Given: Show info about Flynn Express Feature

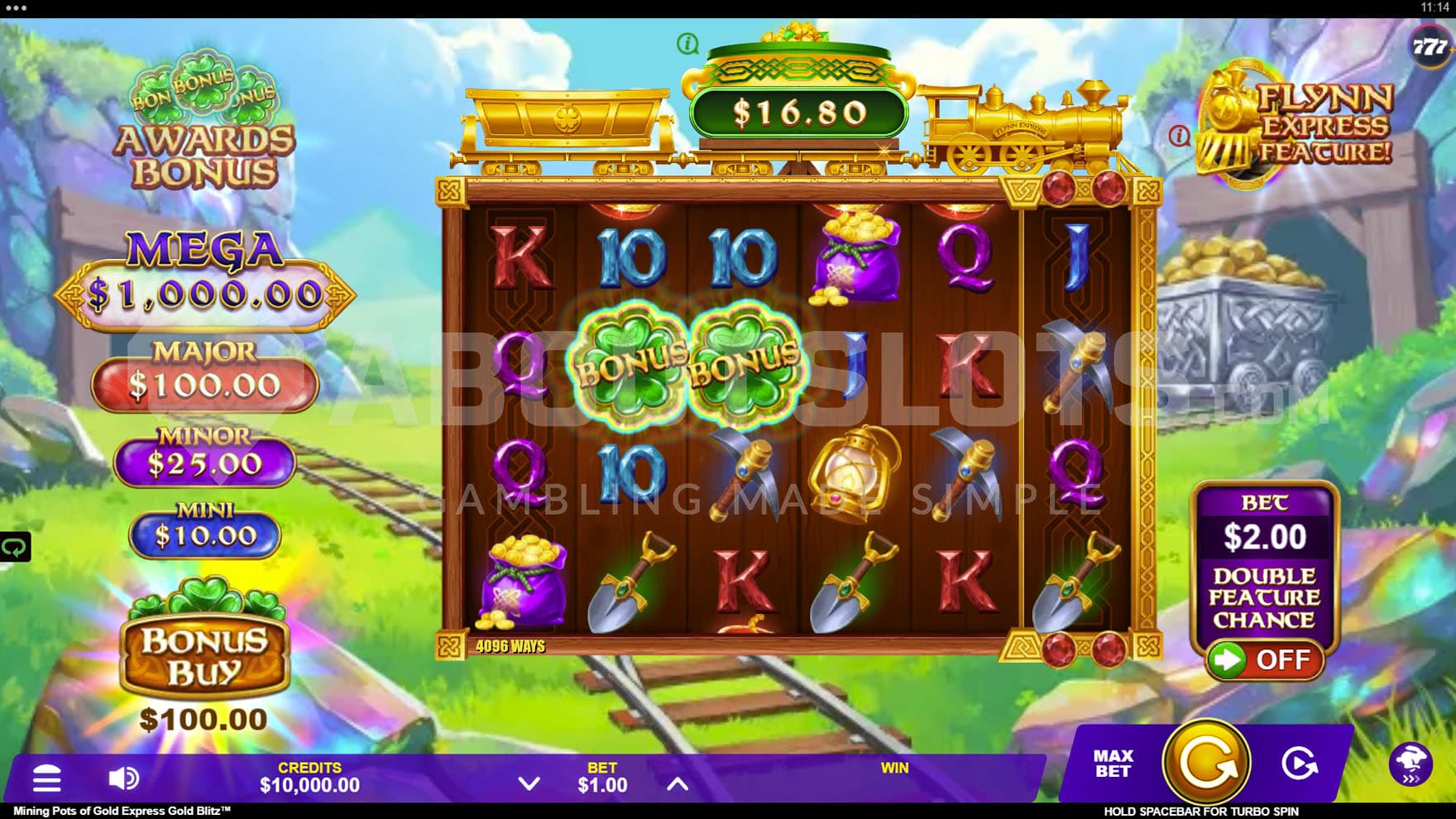Looking at the screenshot, I should [1180, 136].
